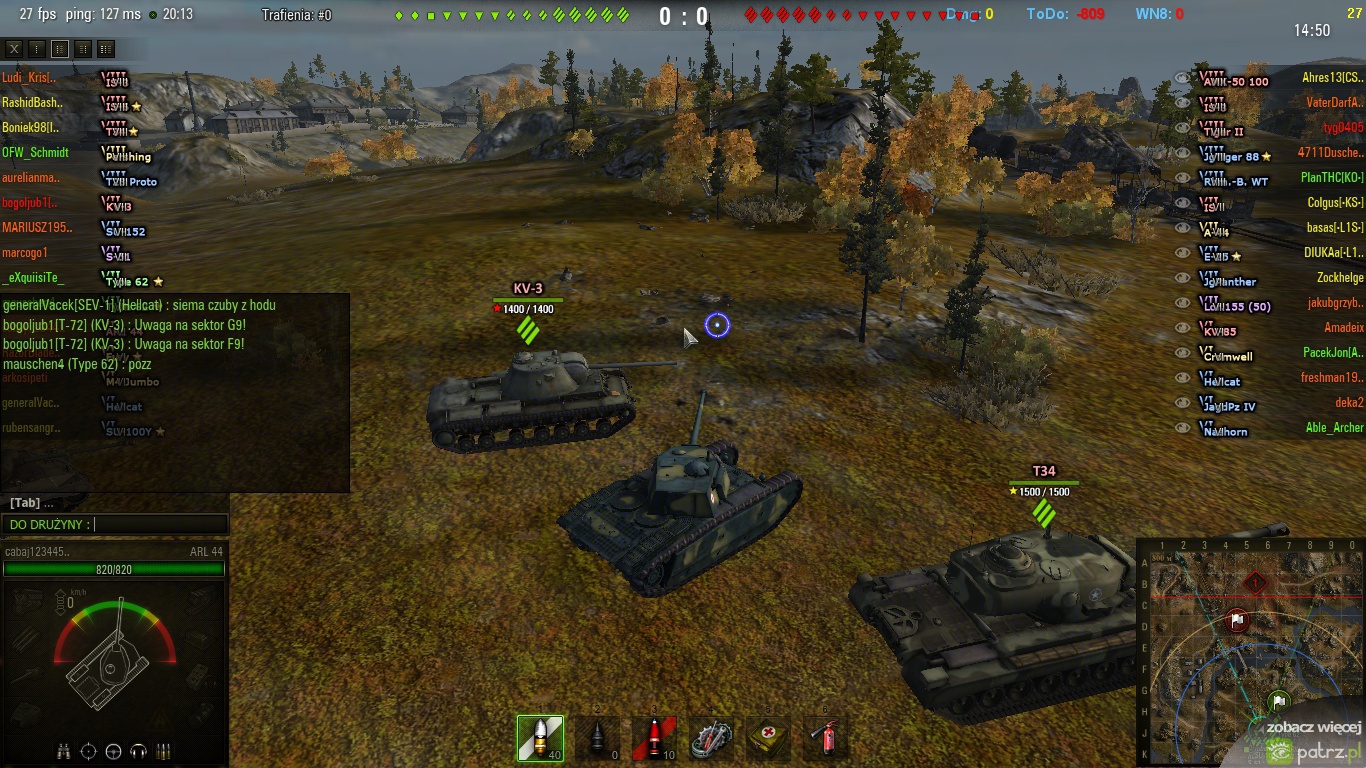Use the repair kit consumable
This screenshot has height=768, width=1366.
click(x=711, y=738)
